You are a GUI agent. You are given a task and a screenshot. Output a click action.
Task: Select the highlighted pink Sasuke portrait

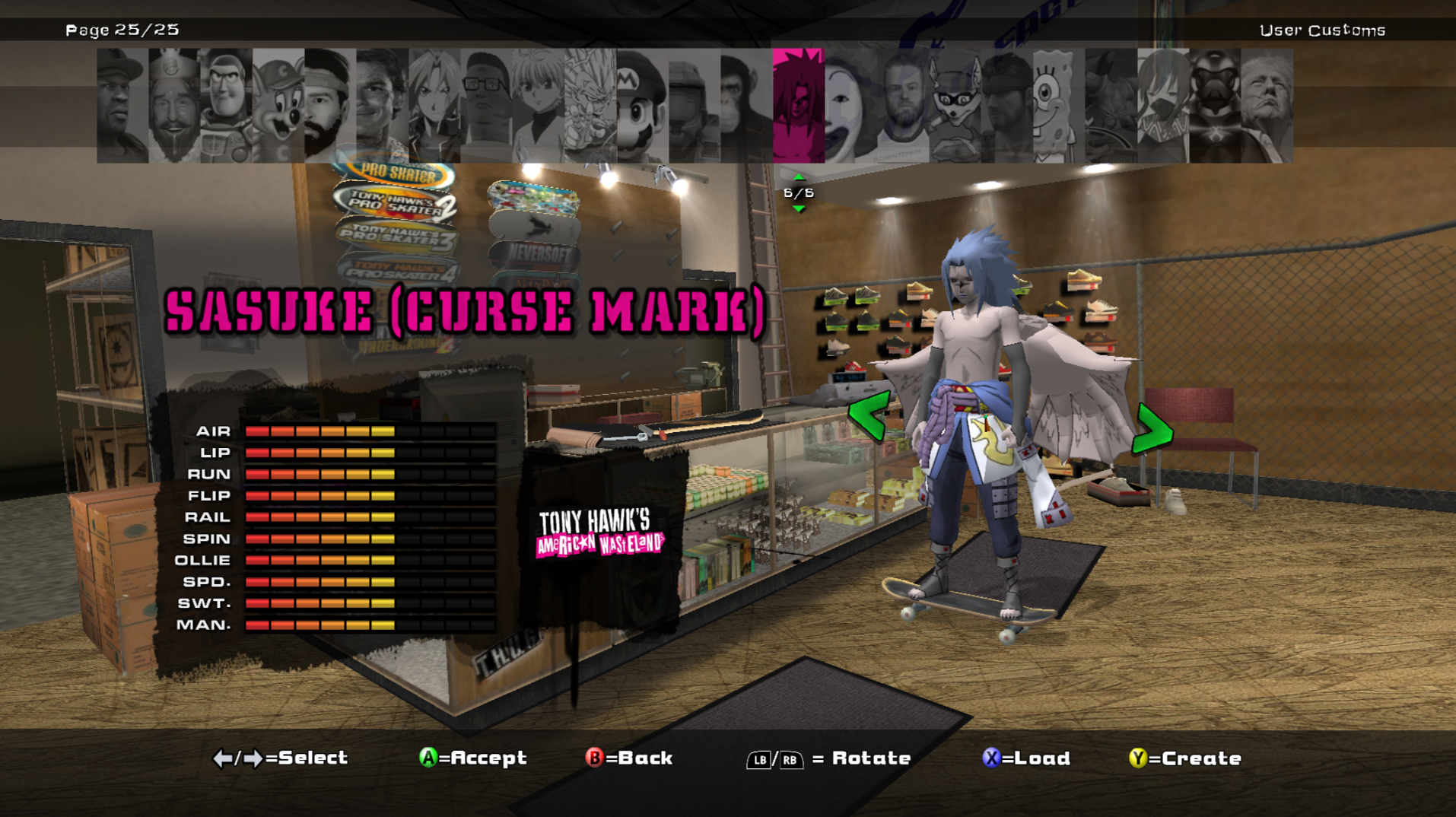(798, 105)
